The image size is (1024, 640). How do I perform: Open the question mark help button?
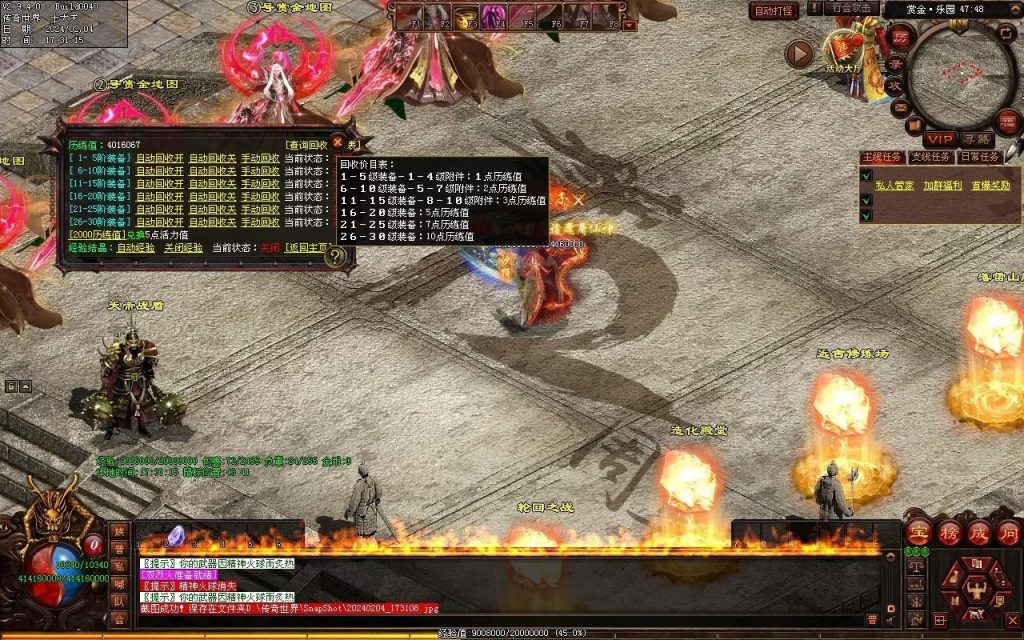[x=337, y=257]
